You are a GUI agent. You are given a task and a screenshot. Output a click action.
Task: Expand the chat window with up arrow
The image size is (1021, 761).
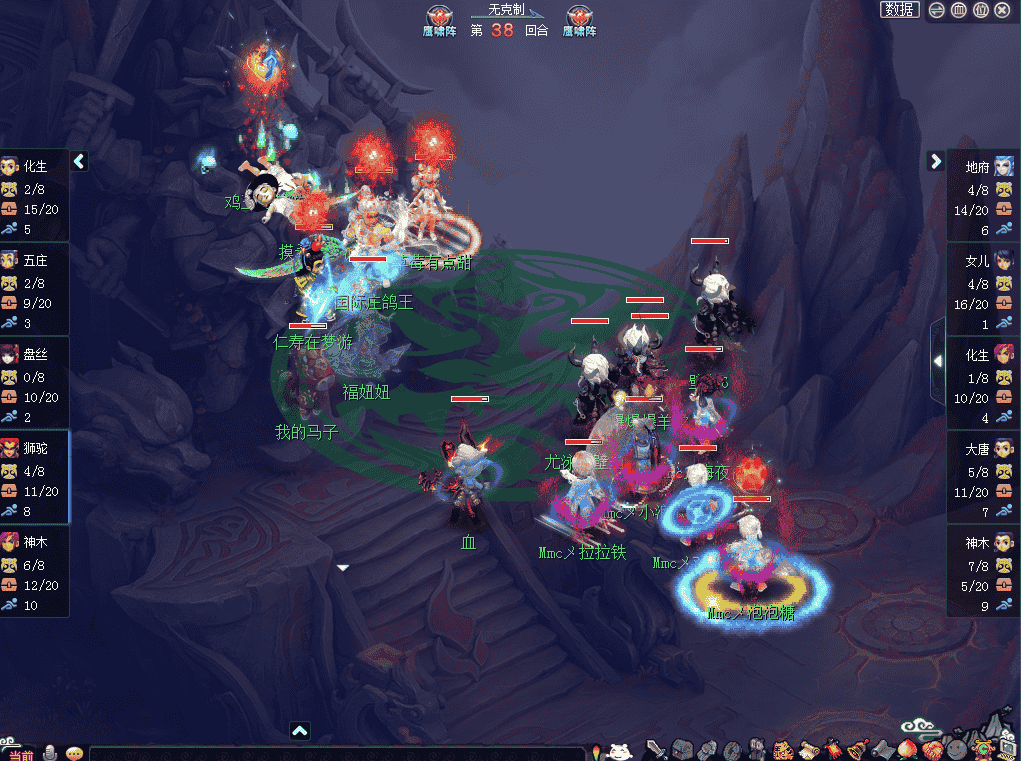[x=299, y=731]
